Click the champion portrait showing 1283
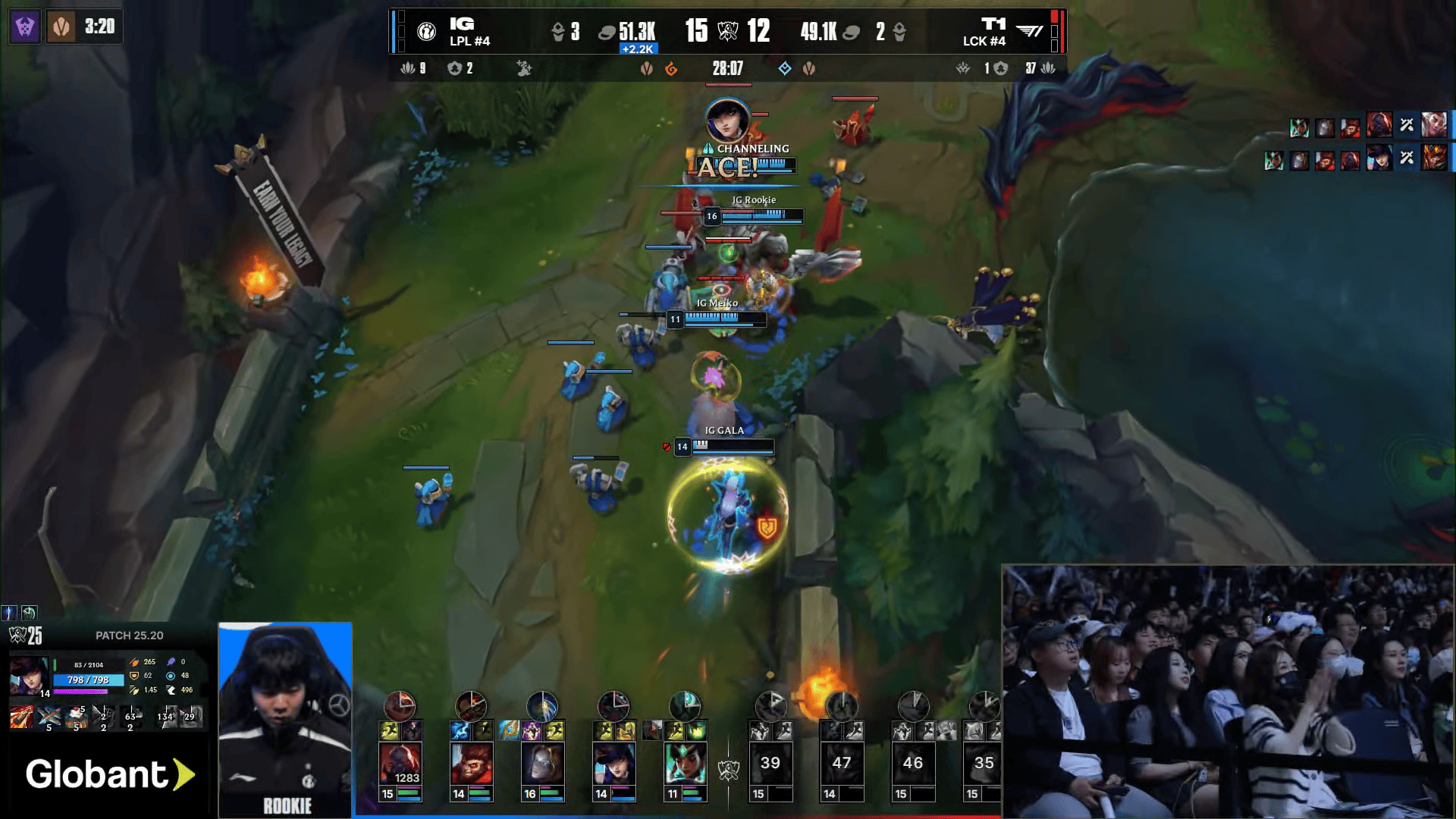This screenshot has width=1456, height=819. tap(400, 763)
